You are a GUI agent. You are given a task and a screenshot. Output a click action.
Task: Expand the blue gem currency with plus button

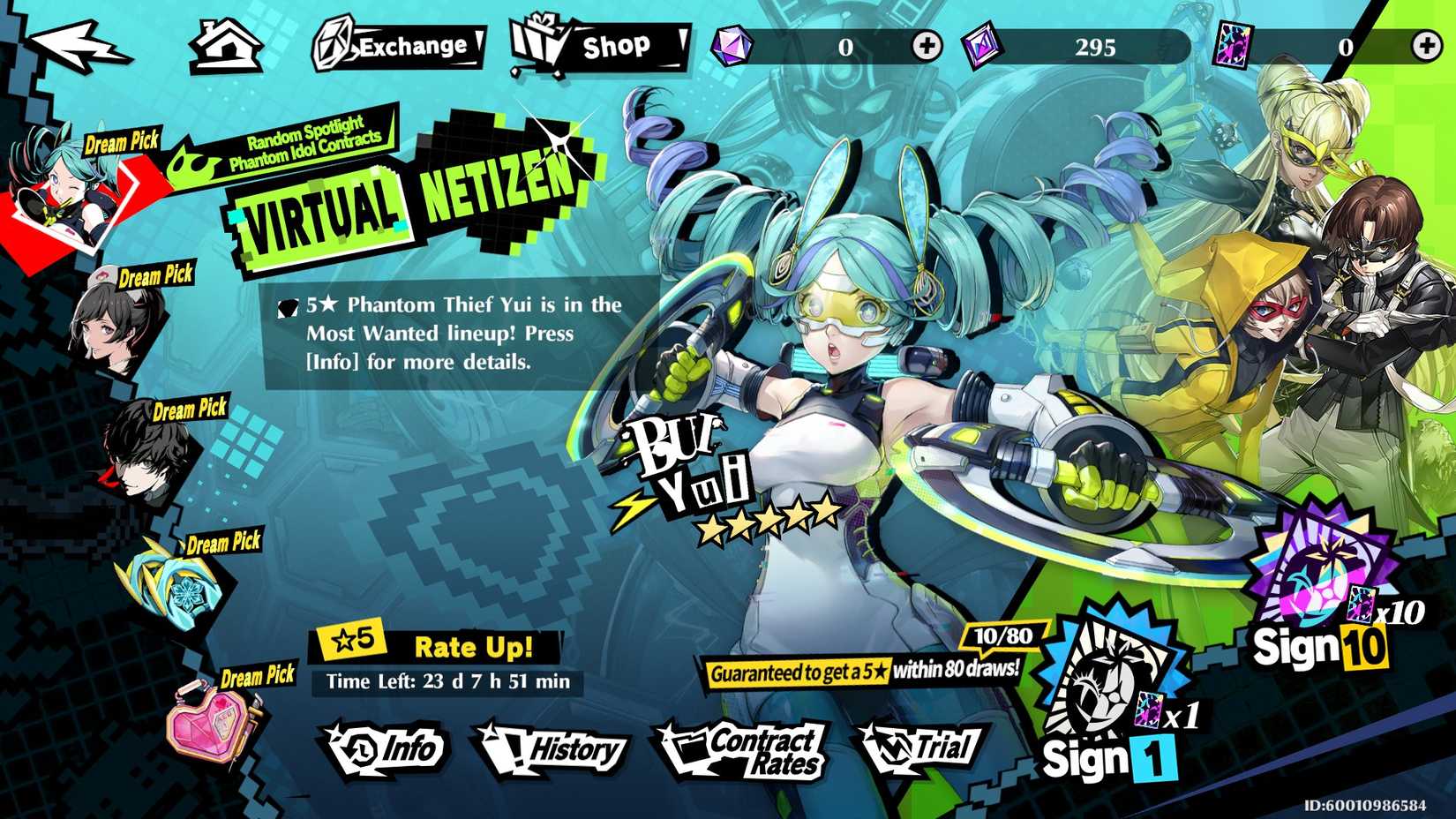click(x=925, y=49)
